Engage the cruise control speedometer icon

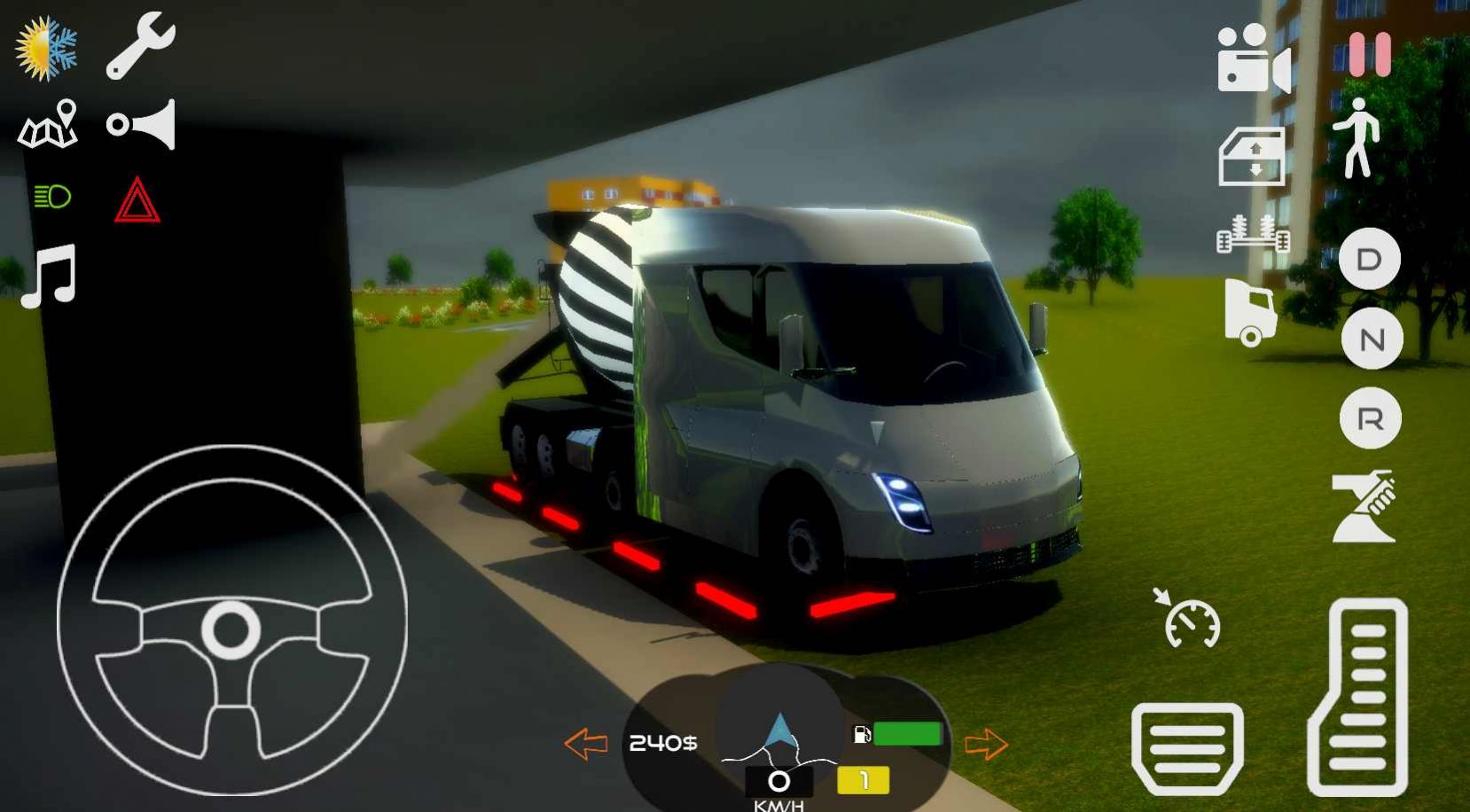tap(1189, 618)
